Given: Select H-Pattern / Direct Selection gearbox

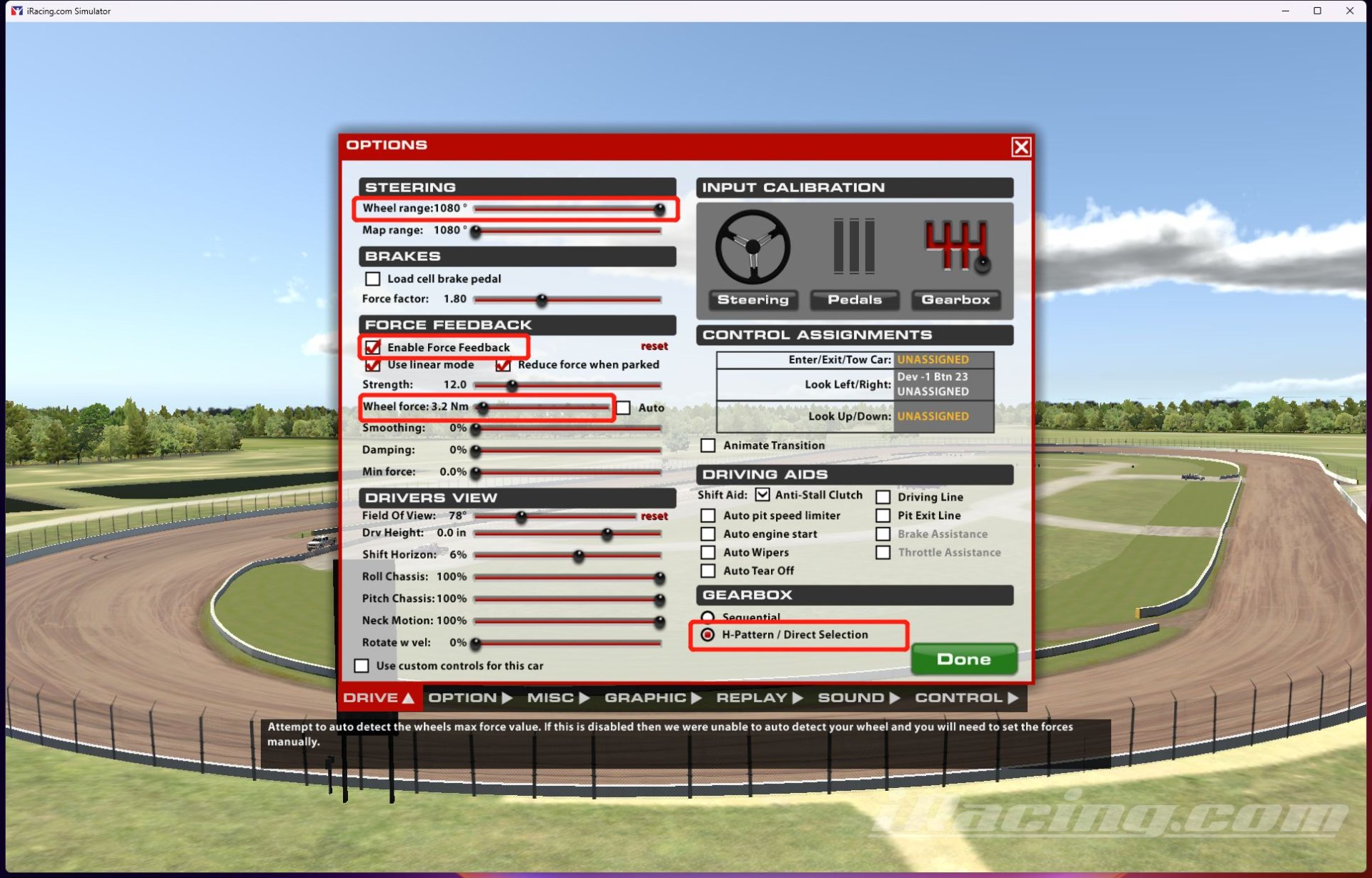Looking at the screenshot, I should (x=708, y=634).
